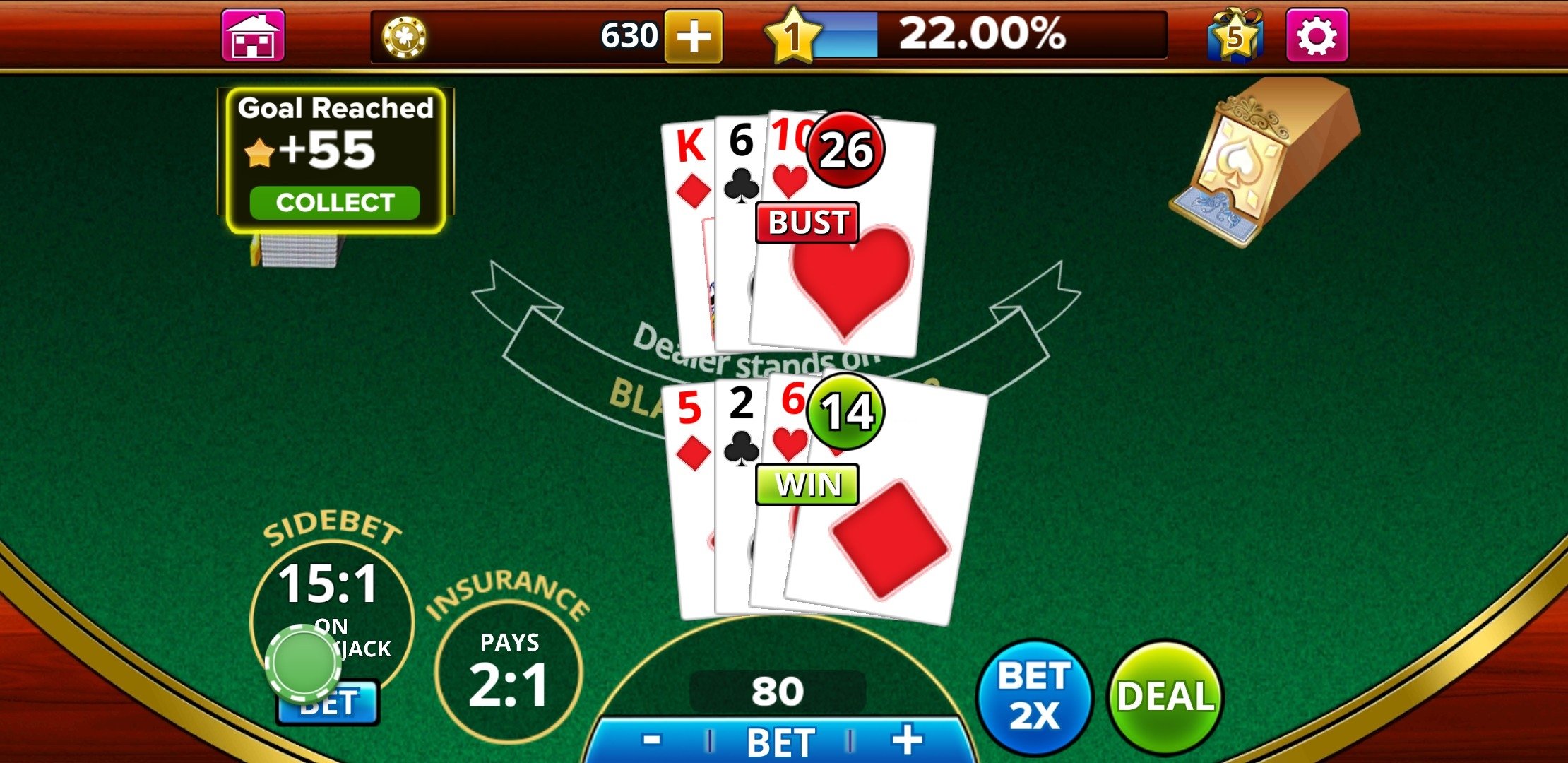Decrease the bet with the minus button
The width and height of the screenshot is (1568, 763).
[651, 740]
